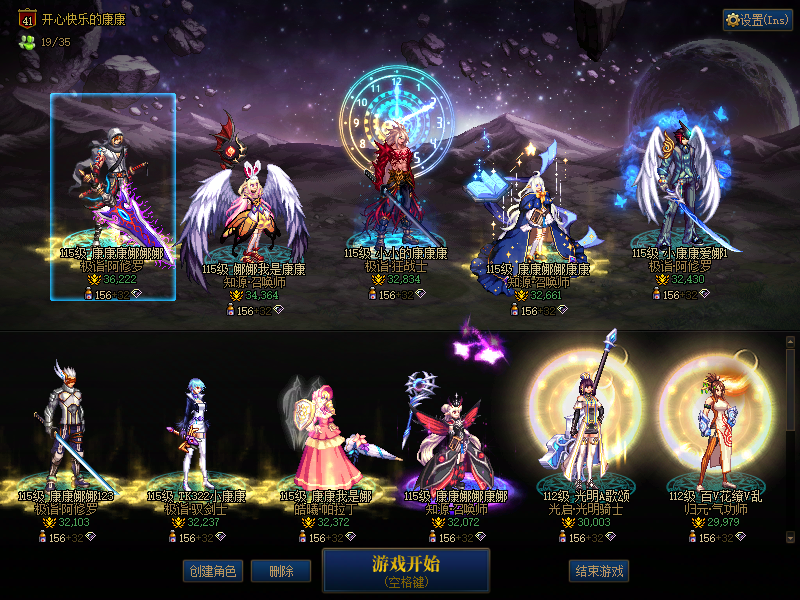This screenshot has width=800, height=600.
Task: Exit via the 结束游戏 button
Action: point(599,571)
